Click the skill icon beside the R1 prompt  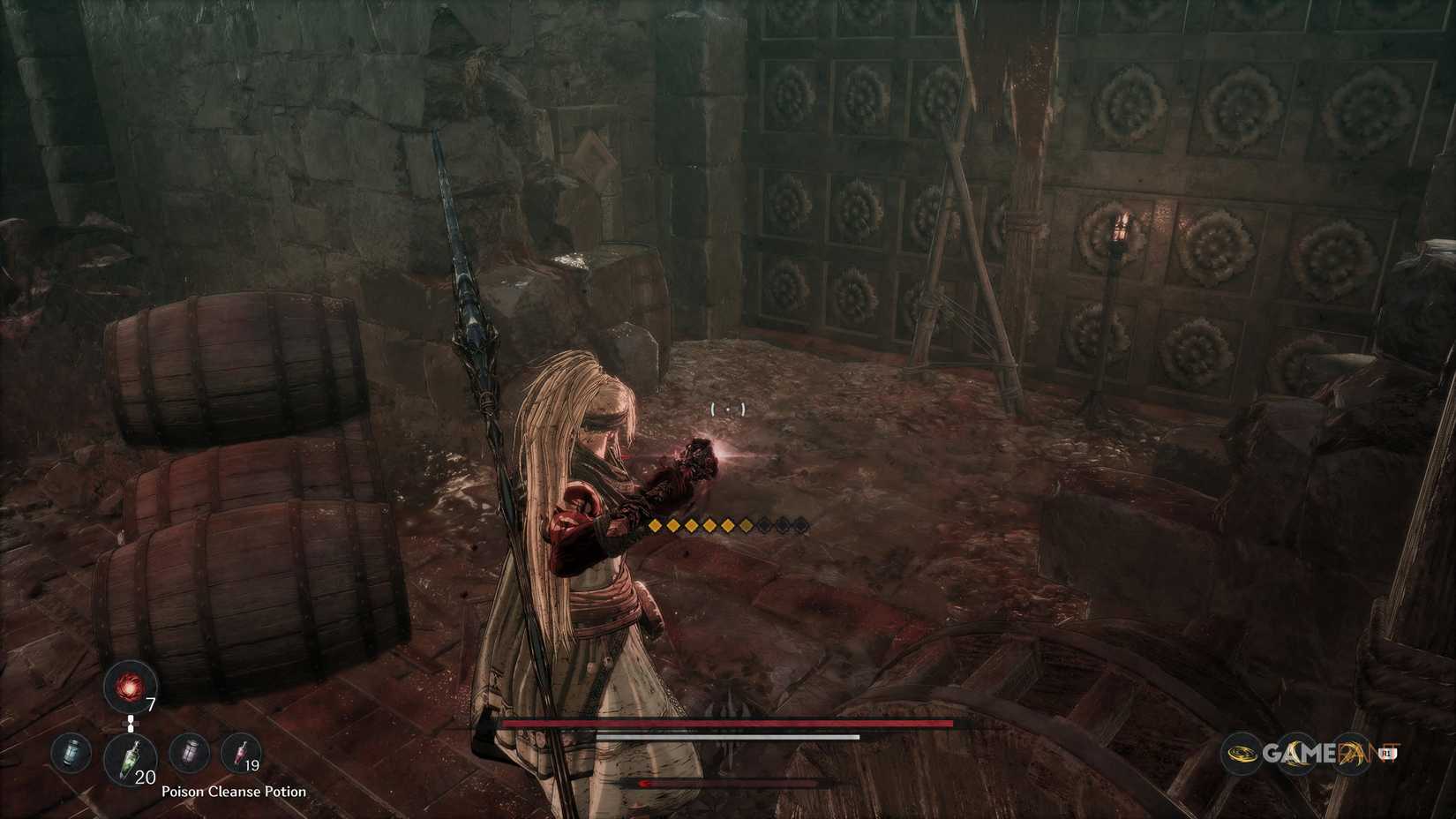point(1350,753)
